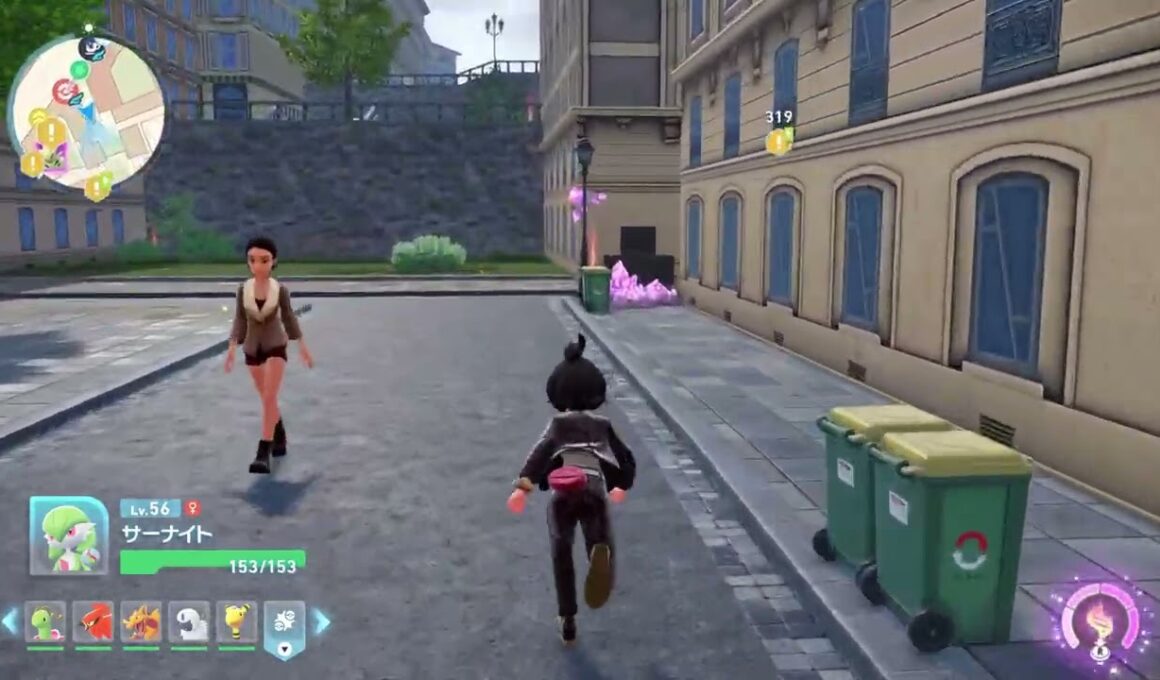
Task: Open the circular city minimap
Action: coord(86,112)
